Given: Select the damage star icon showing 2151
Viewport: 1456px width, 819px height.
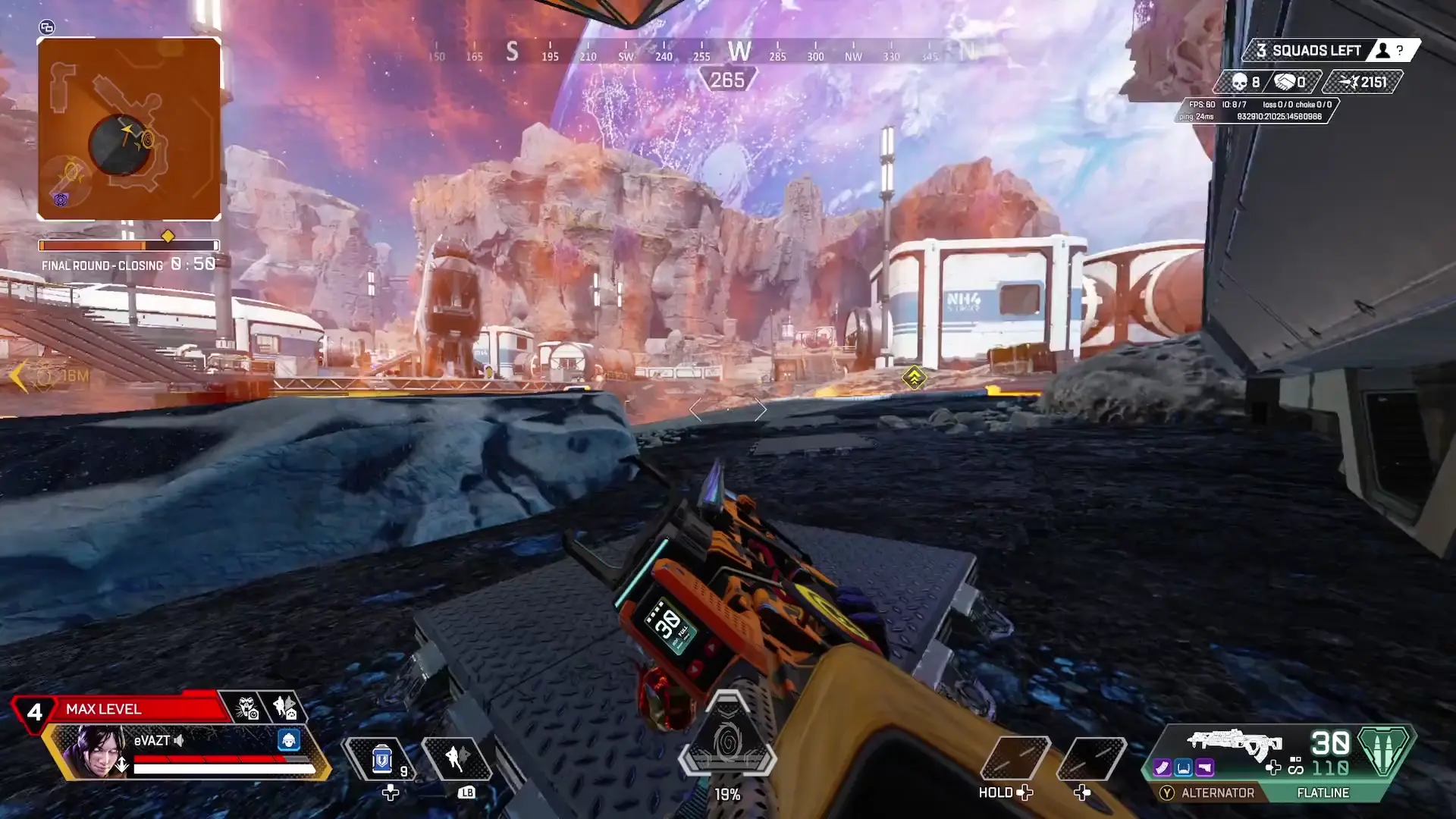Looking at the screenshot, I should pos(1351,81).
